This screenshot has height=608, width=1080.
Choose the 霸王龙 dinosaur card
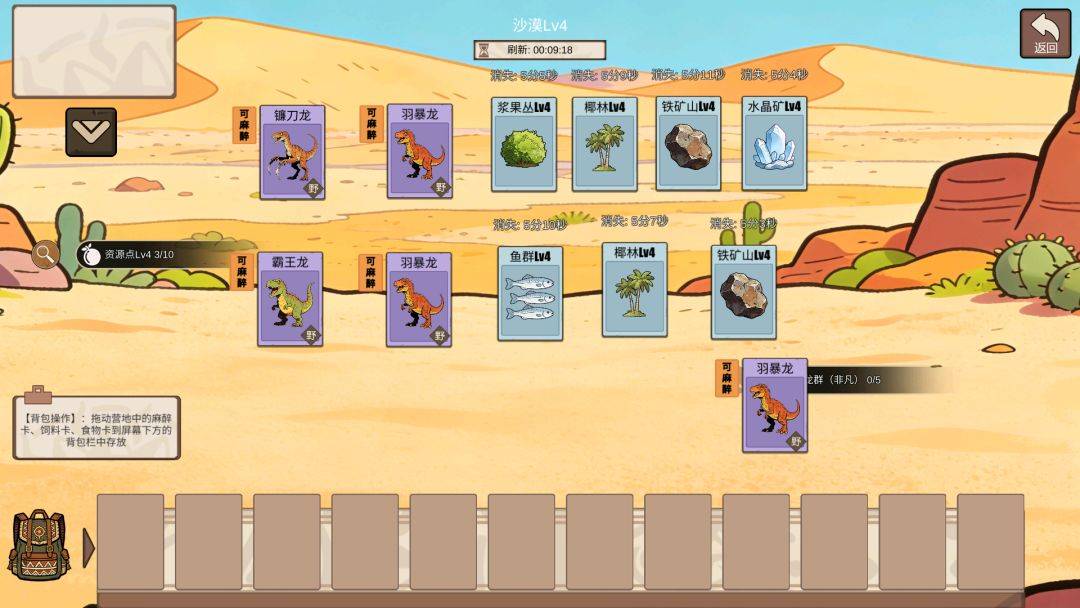pos(290,299)
